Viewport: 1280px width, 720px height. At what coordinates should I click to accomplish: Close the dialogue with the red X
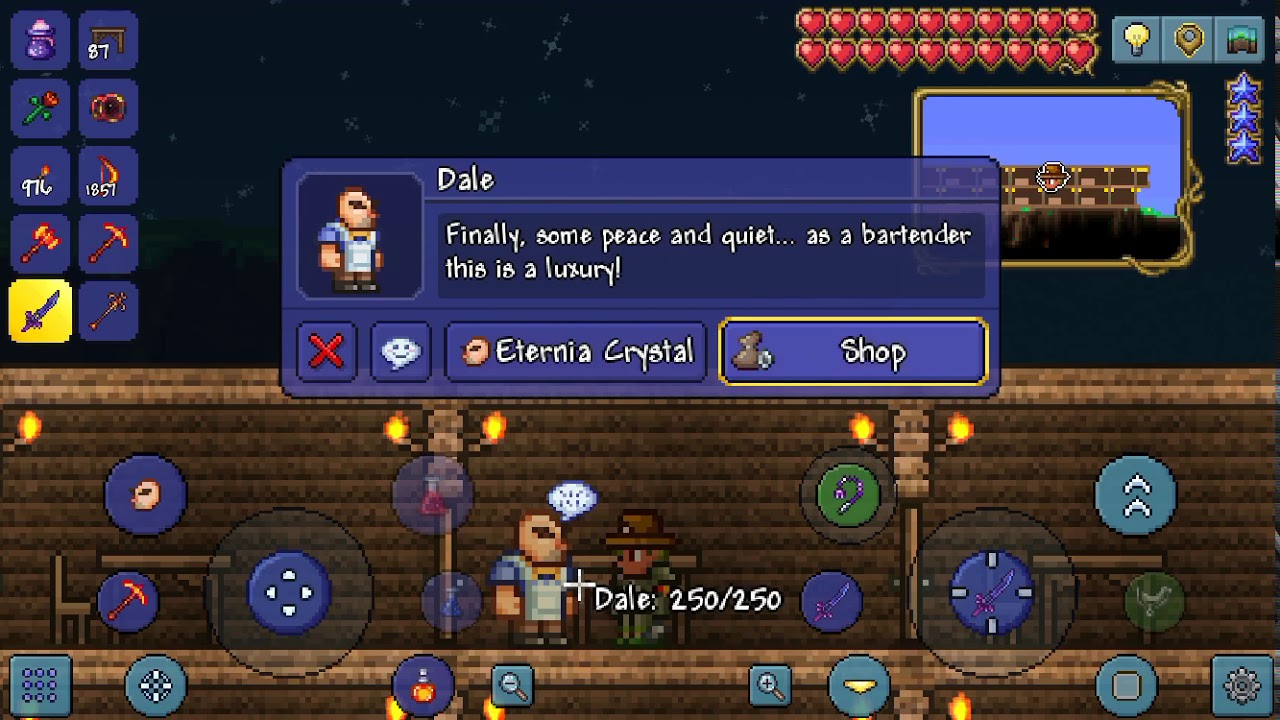326,352
